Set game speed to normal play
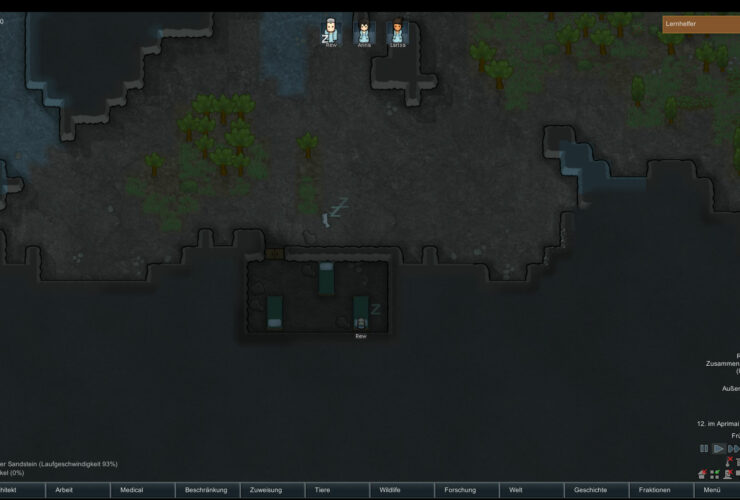This screenshot has height=500, width=740. [718, 449]
